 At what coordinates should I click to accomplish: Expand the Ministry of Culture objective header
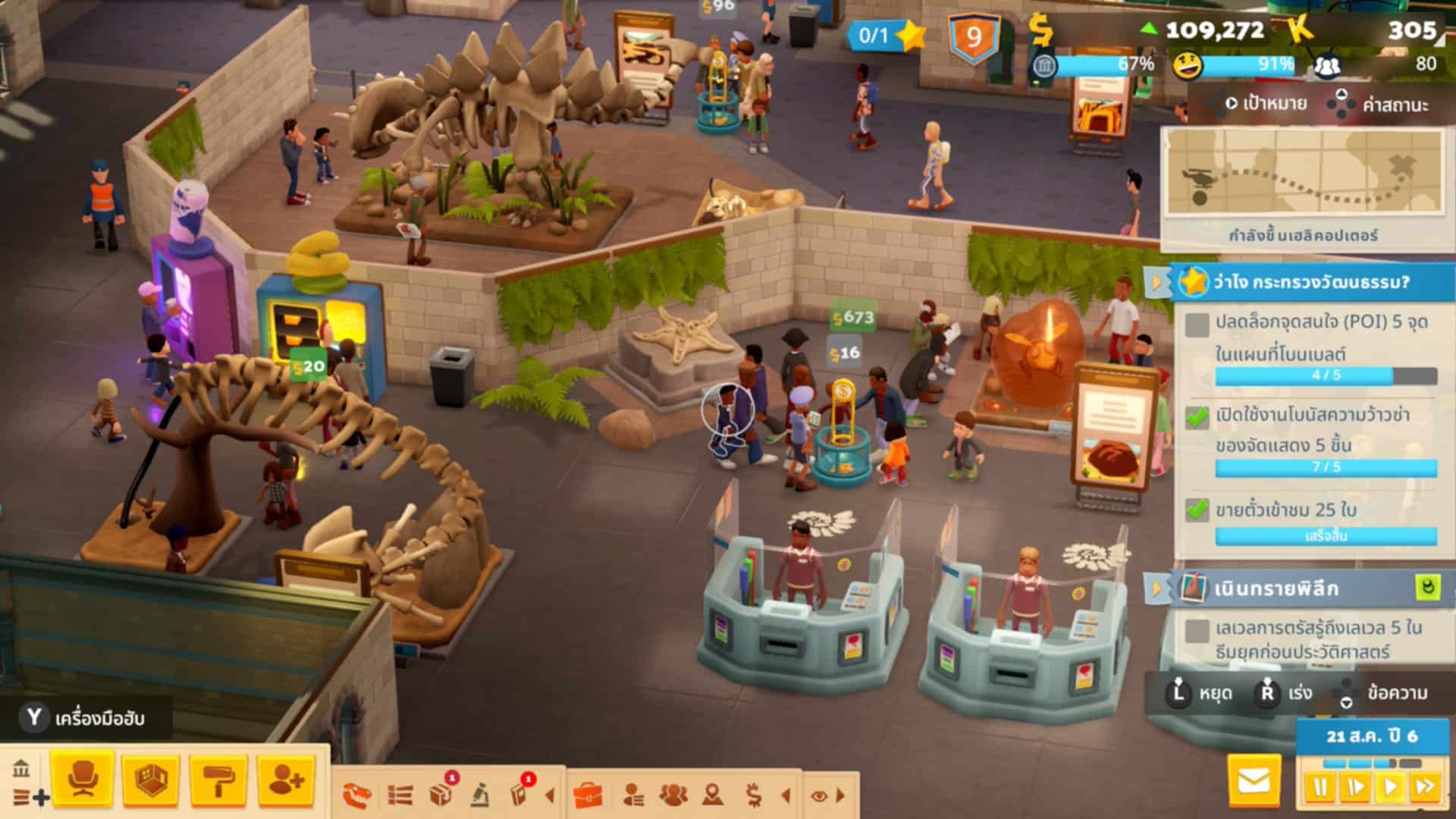1310,282
